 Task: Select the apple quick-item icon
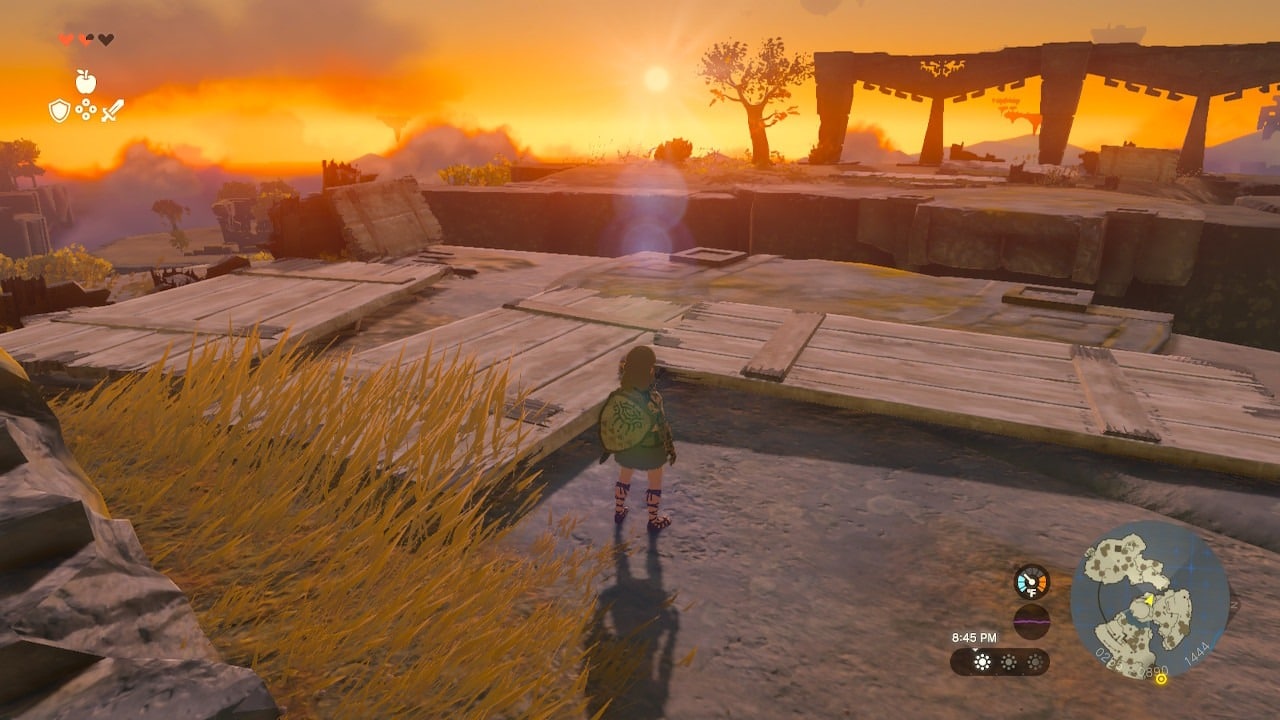pos(86,82)
